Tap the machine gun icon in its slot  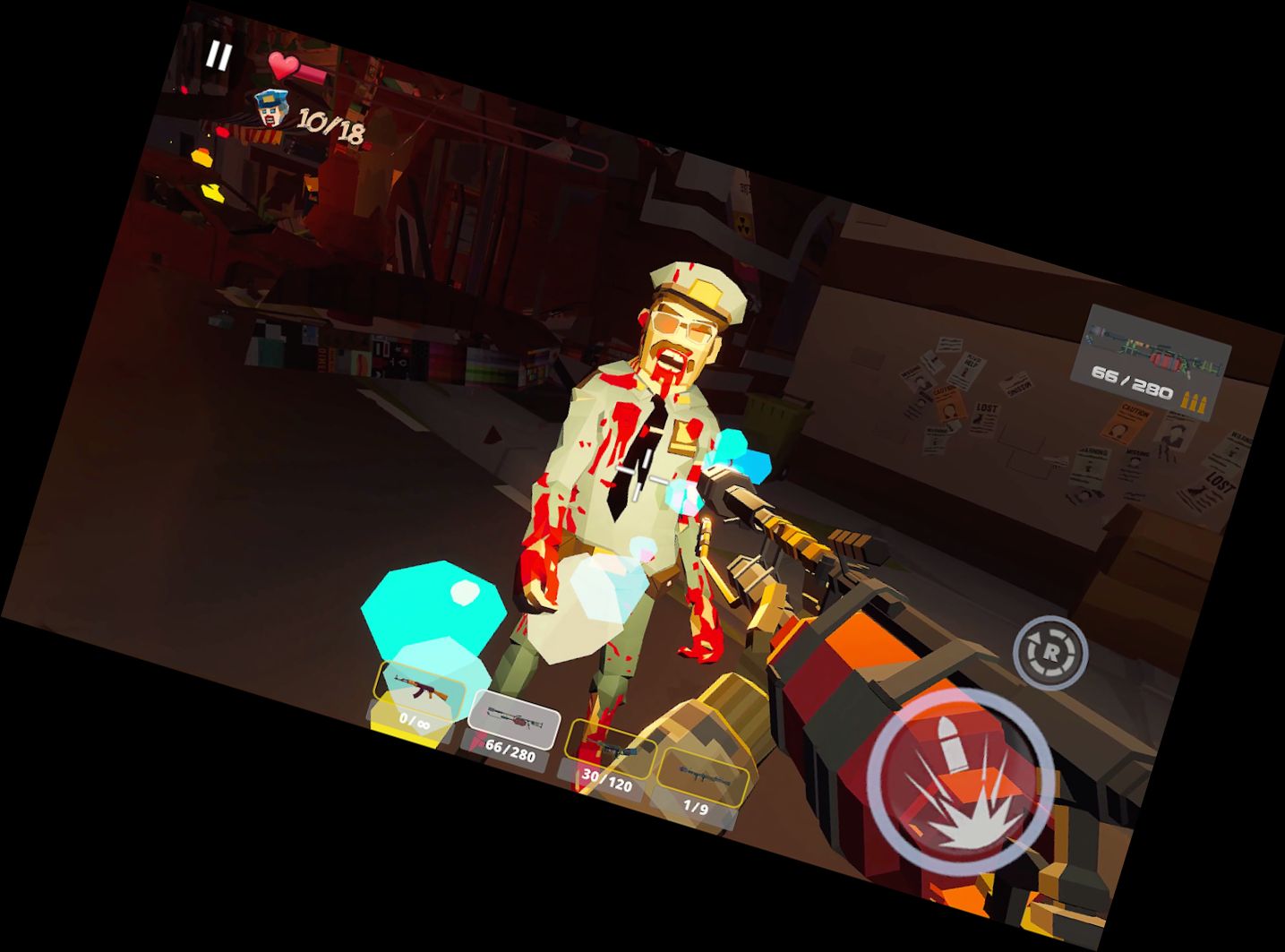[515, 718]
